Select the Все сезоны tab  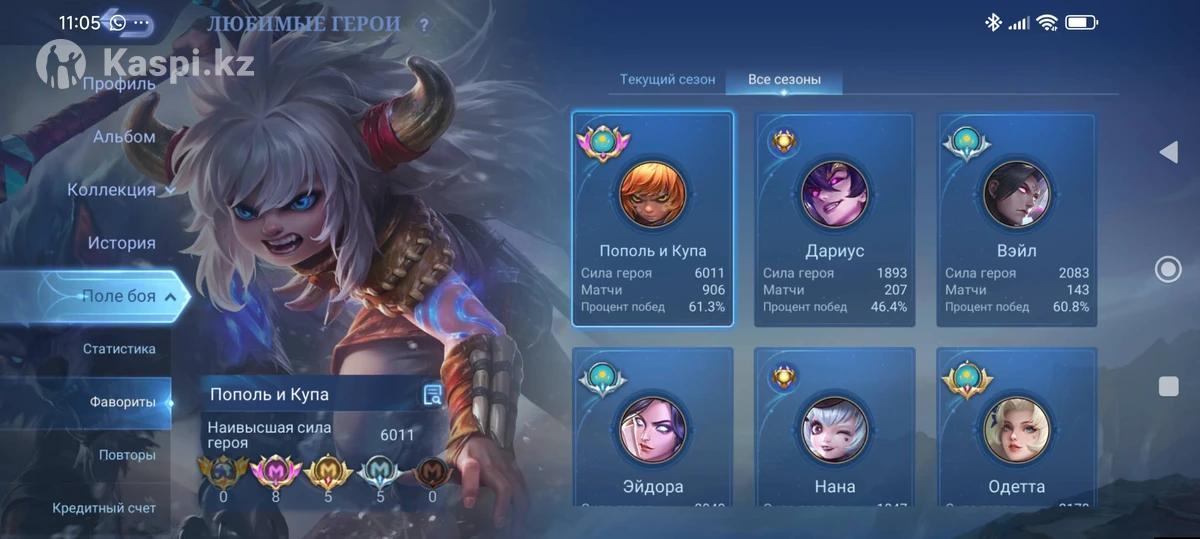tap(784, 80)
